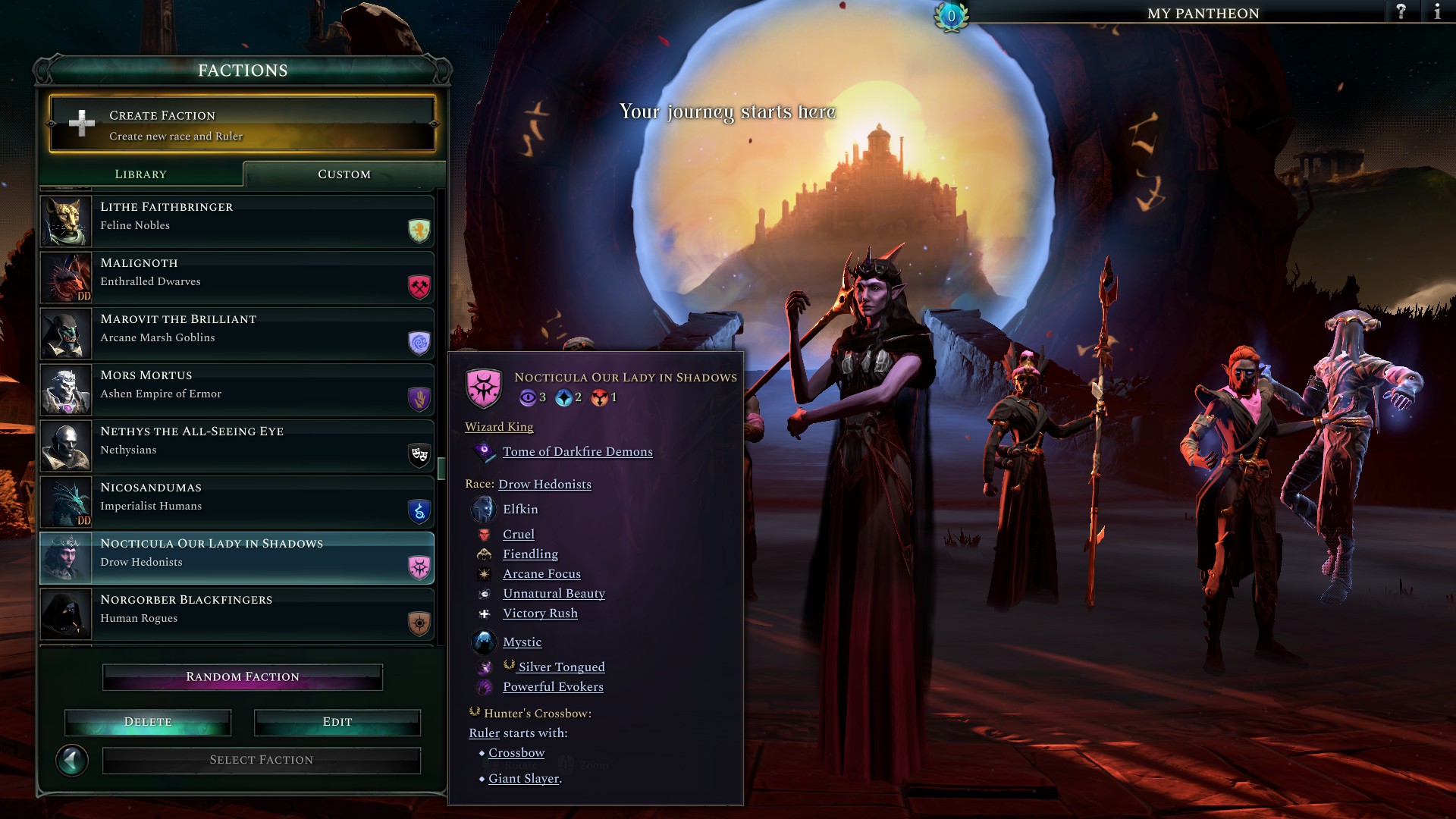
Task: Click Mors Mortus's portrait thumbnail
Action: pyautogui.click(x=66, y=390)
